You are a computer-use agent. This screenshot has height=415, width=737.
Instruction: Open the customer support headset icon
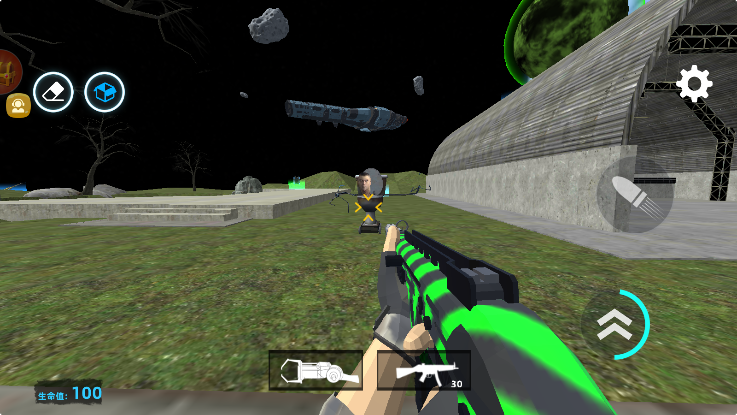tap(17, 106)
